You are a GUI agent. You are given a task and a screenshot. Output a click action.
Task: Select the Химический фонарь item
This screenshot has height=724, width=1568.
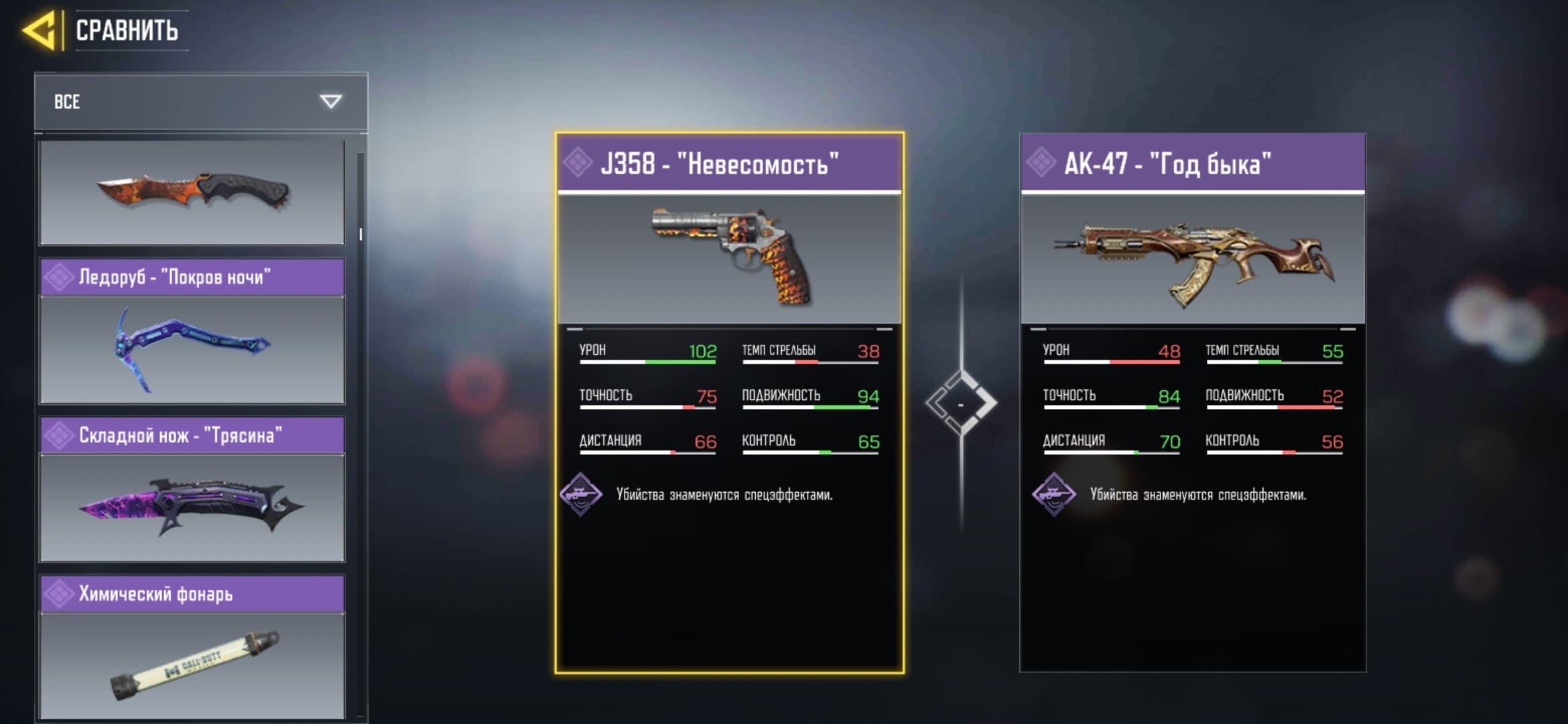192,648
